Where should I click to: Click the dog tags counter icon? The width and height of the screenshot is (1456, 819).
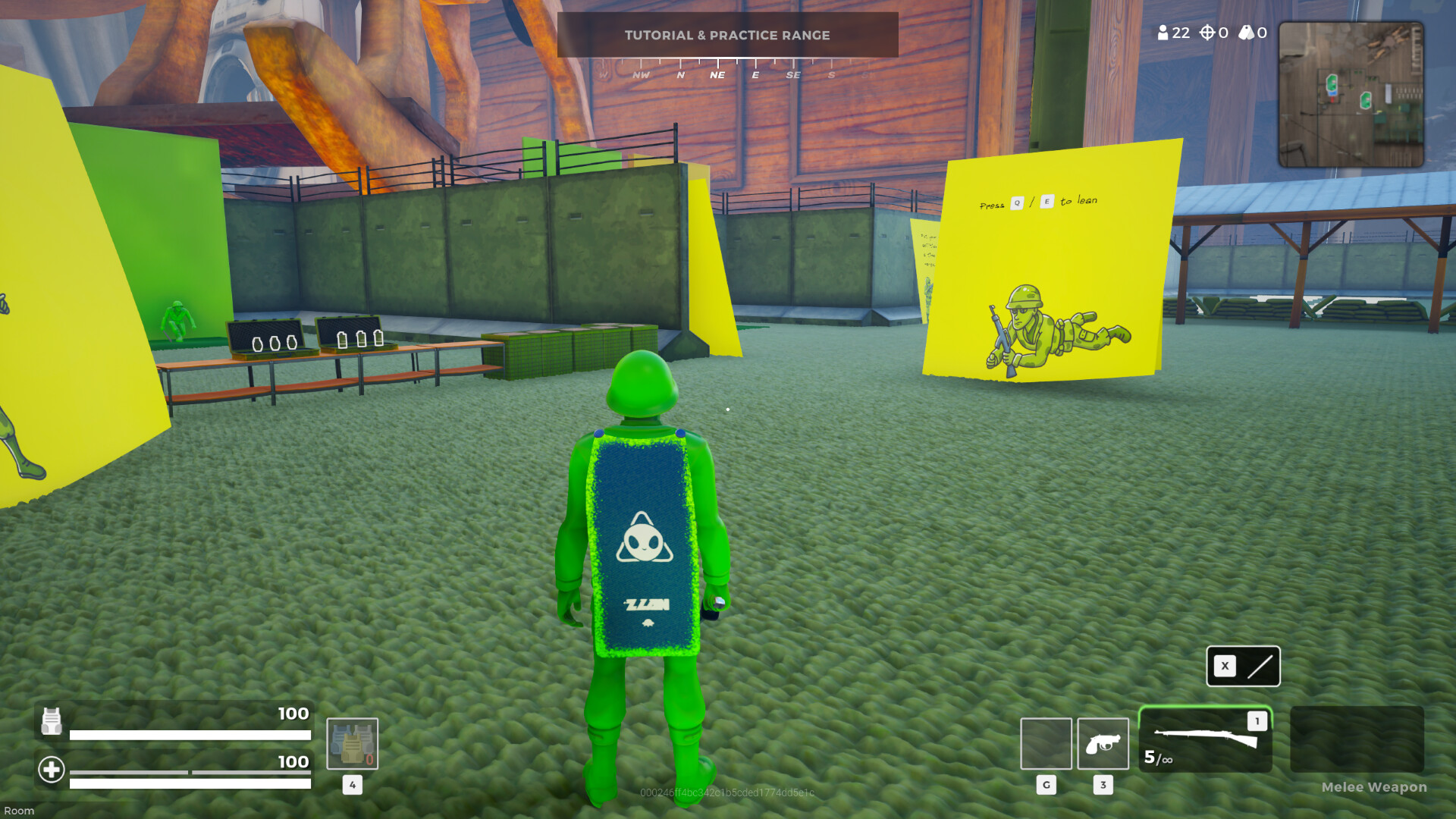click(x=1246, y=33)
